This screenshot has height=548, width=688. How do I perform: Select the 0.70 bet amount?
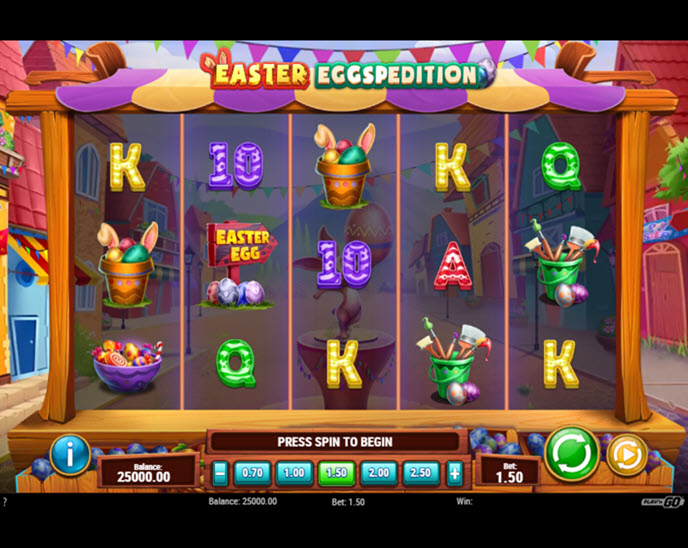[252, 473]
